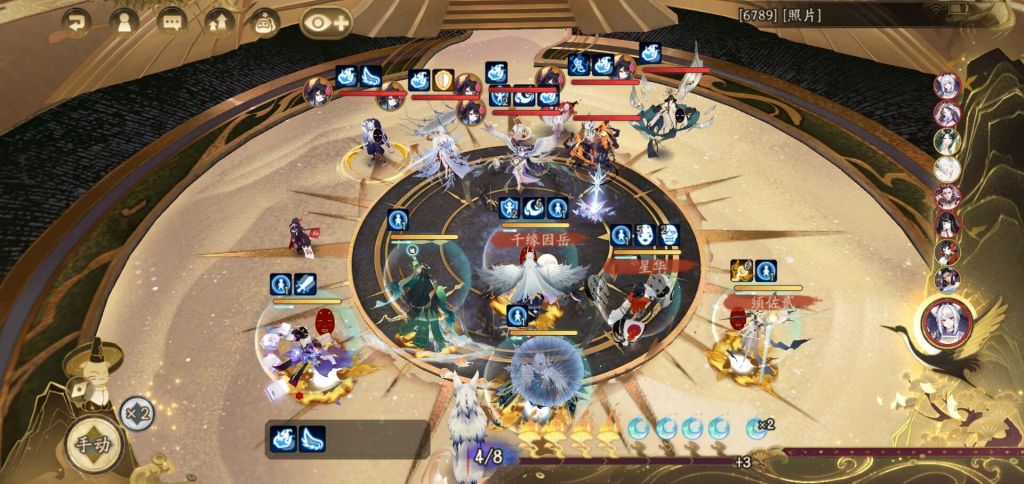Open the player profile silhouette icon
The image size is (1024, 484).
click(123, 20)
